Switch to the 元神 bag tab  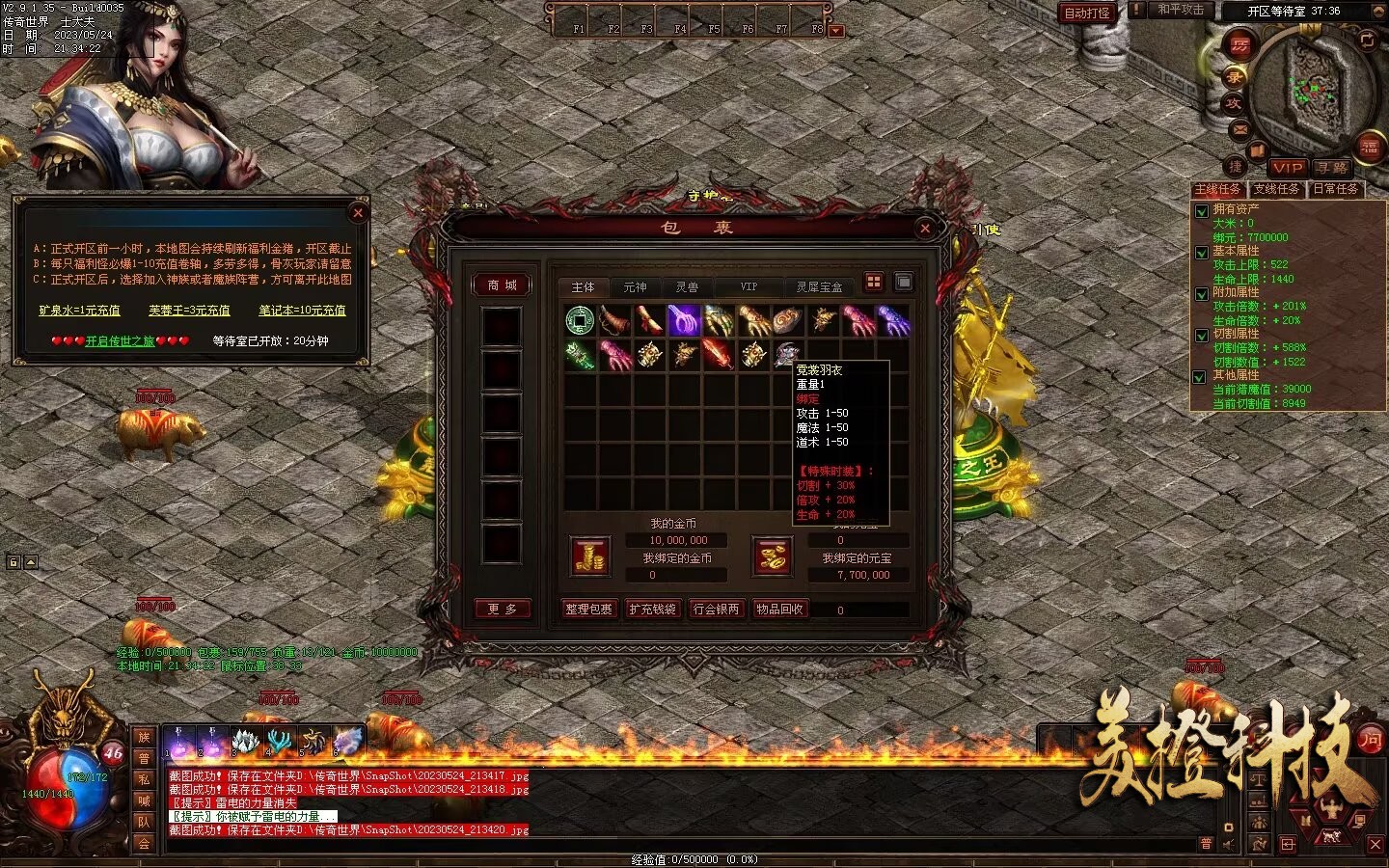coord(635,286)
